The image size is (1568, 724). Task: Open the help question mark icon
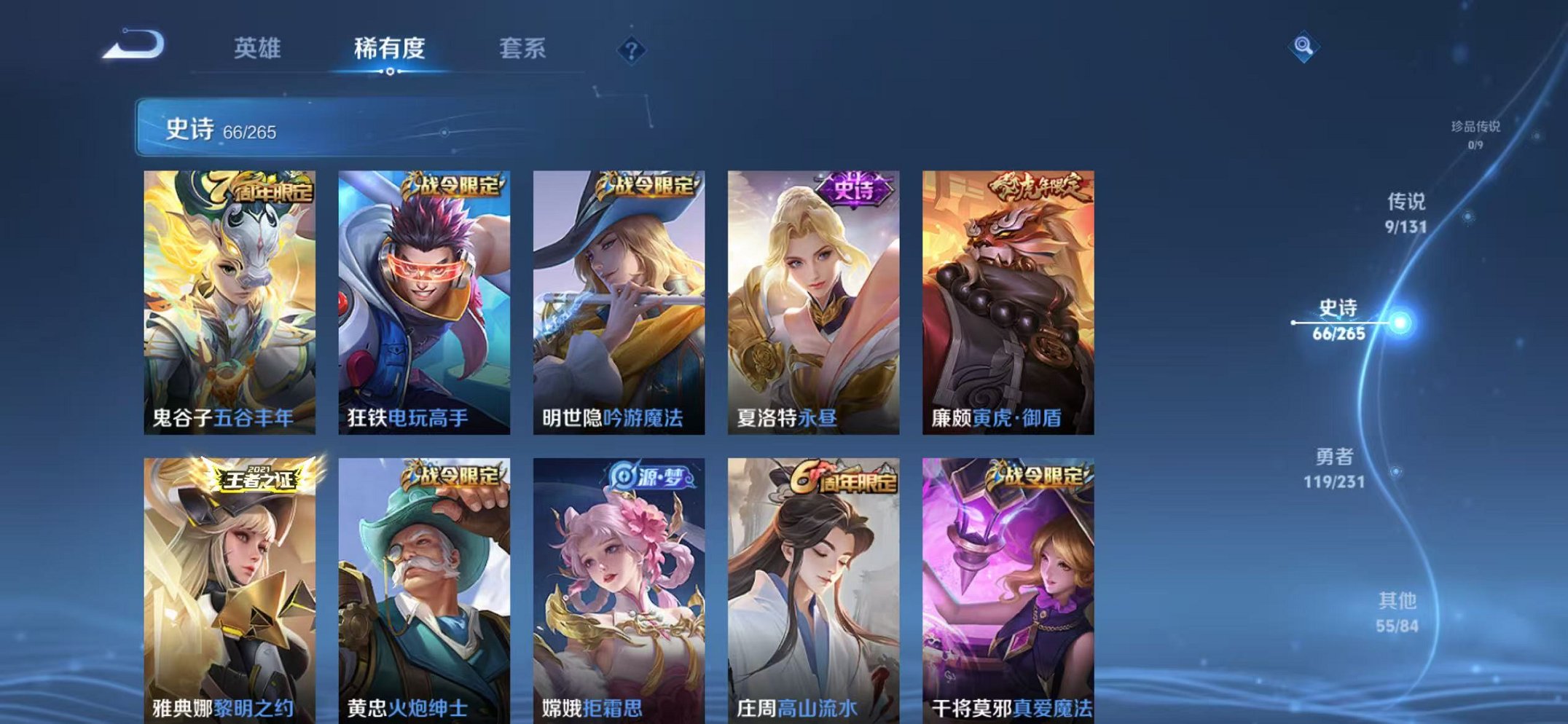pyautogui.click(x=631, y=50)
